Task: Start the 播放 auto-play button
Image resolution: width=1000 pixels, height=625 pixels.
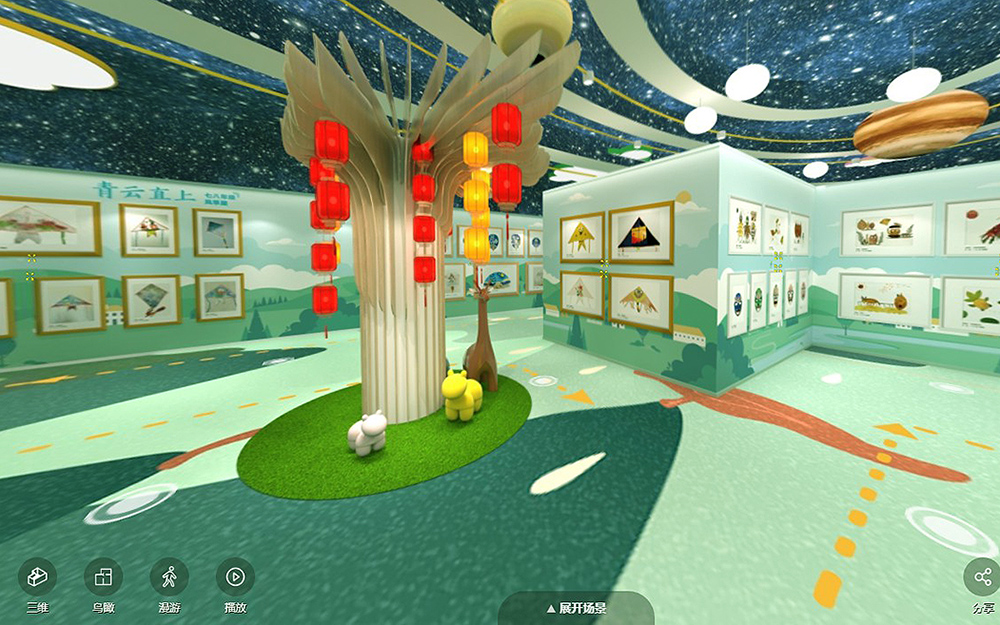Action: pyautogui.click(x=235, y=577)
